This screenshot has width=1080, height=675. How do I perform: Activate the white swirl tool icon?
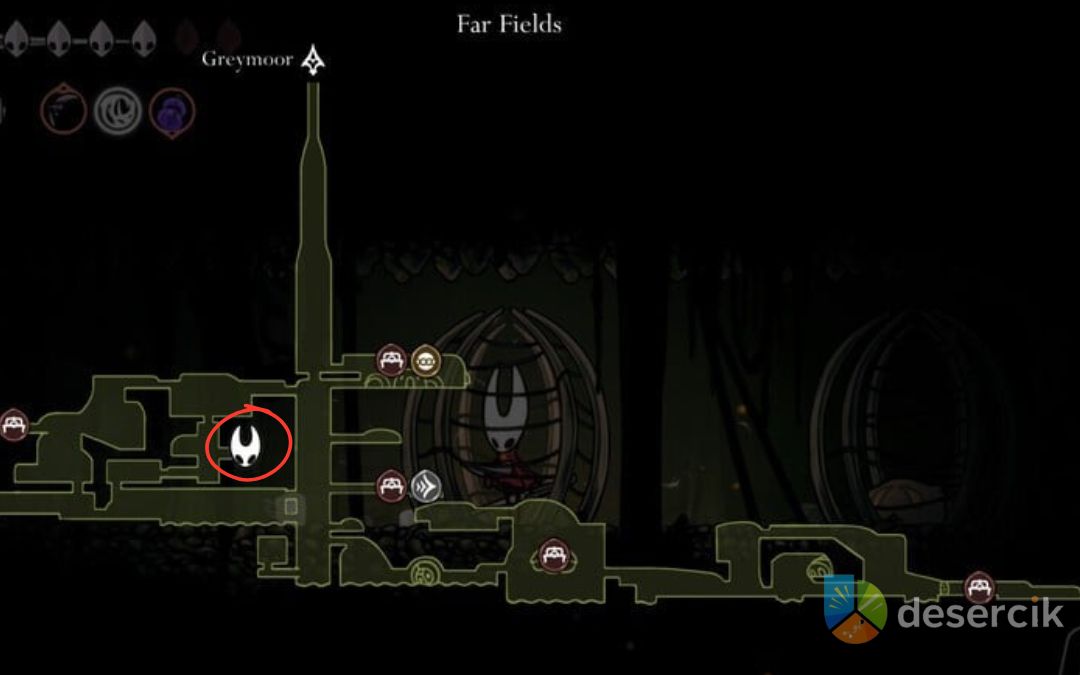[116, 111]
